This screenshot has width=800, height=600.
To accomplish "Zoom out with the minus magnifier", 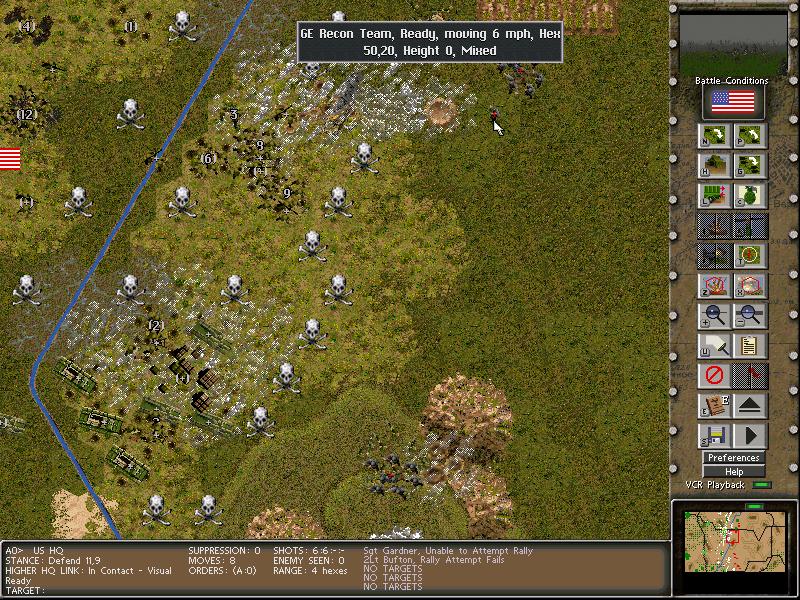I will click(x=750, y=316).
